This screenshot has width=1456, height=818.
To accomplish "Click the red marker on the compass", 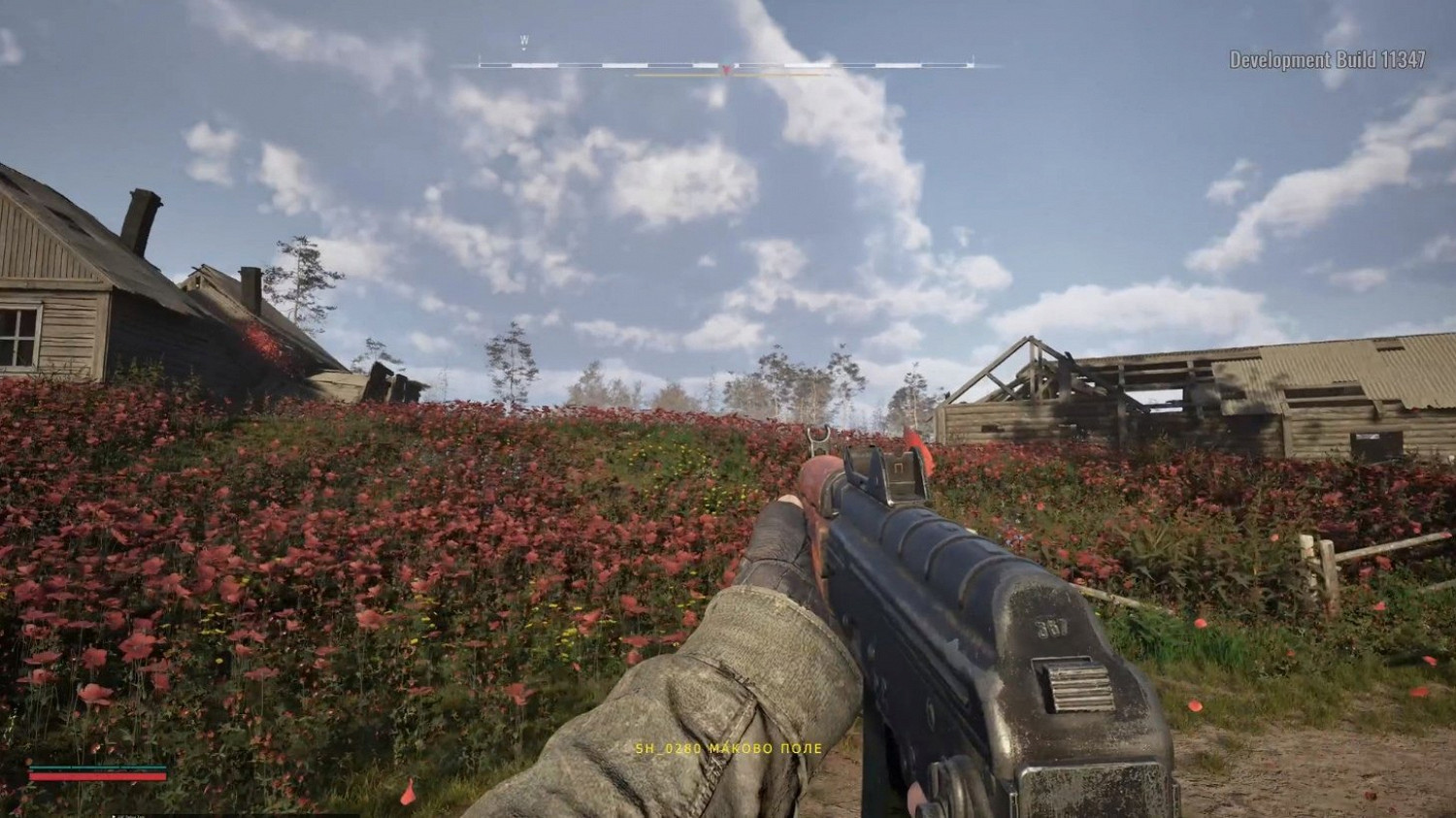I will pyautogui.click(x=726, y=69).
